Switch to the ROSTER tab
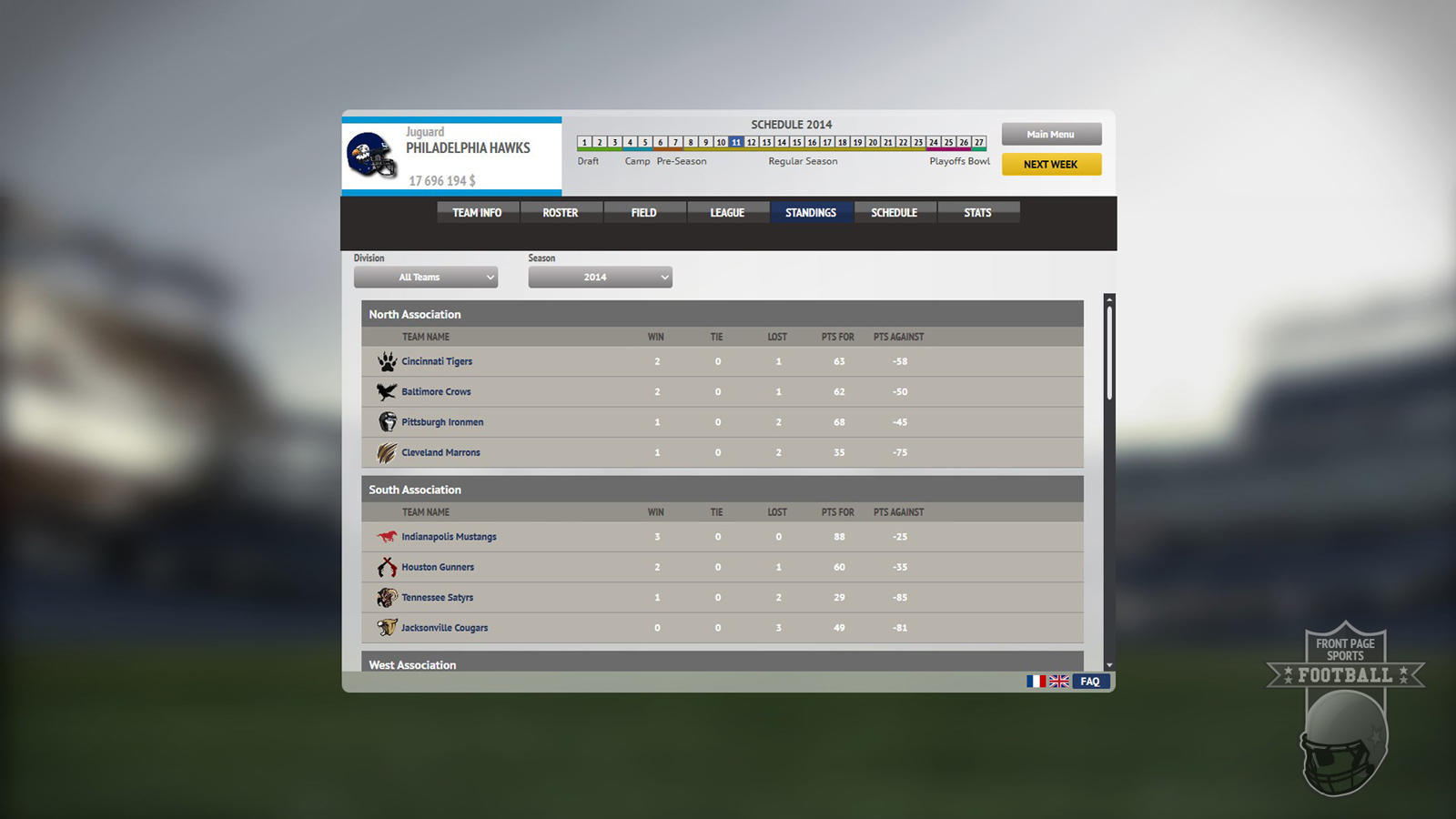The width and height of the screenshot is (1456, 819). click(561, 212)
